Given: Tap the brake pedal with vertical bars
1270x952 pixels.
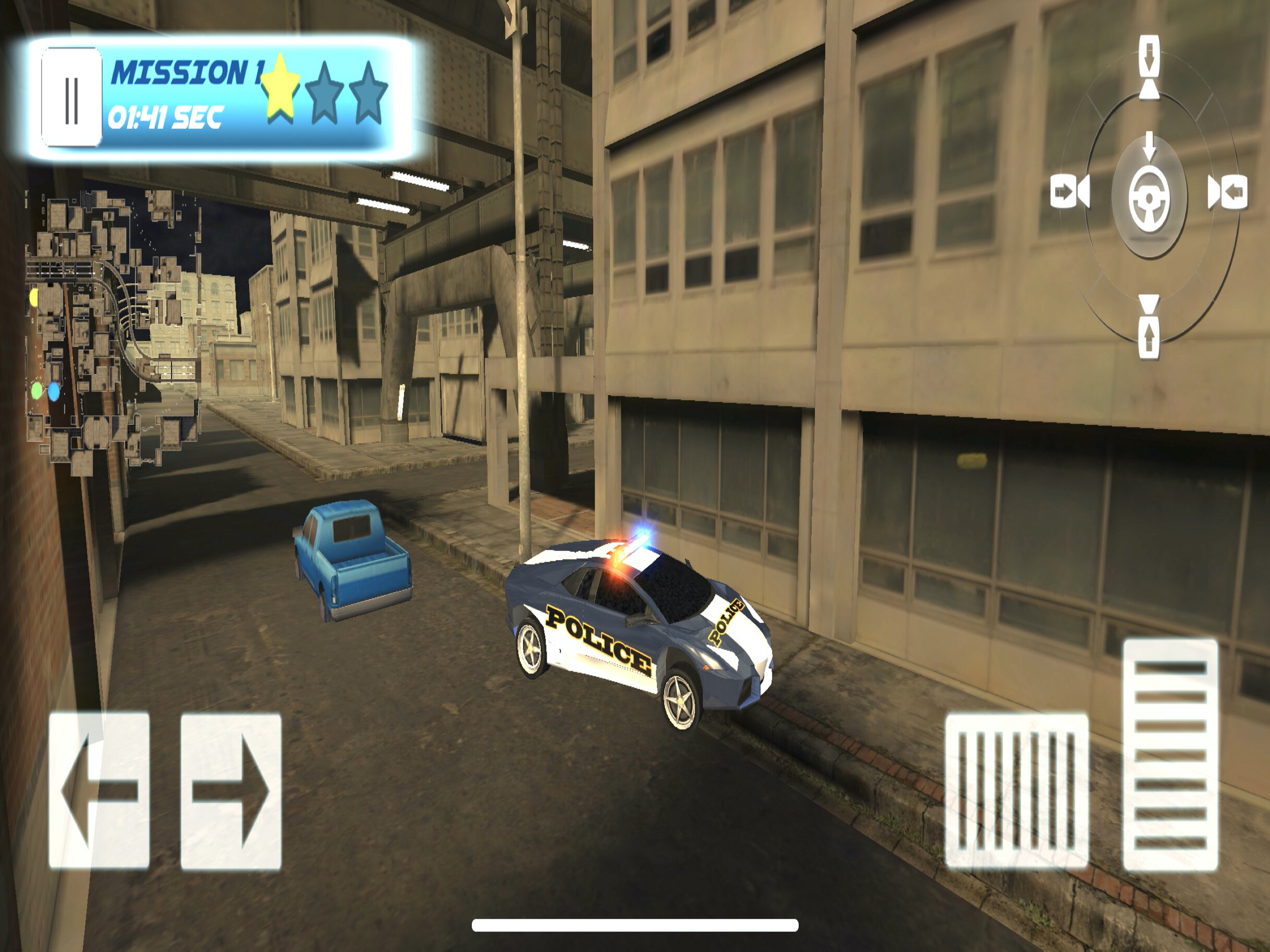Looking at the screenshot, I should click(x=1016, y=791).
